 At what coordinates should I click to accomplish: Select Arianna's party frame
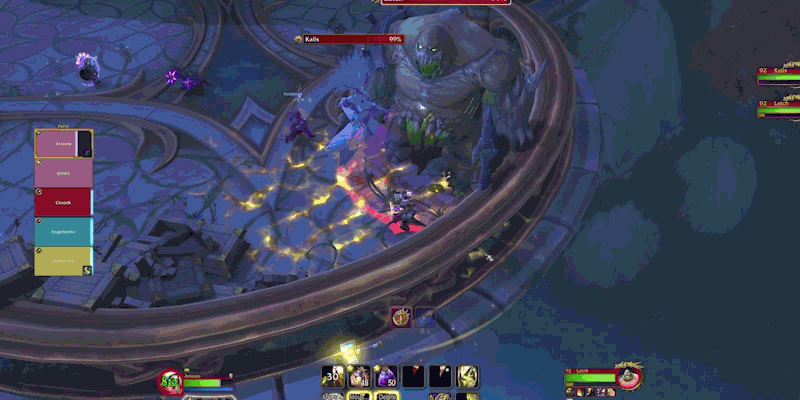pyautogui.click(x=63, y=144)
